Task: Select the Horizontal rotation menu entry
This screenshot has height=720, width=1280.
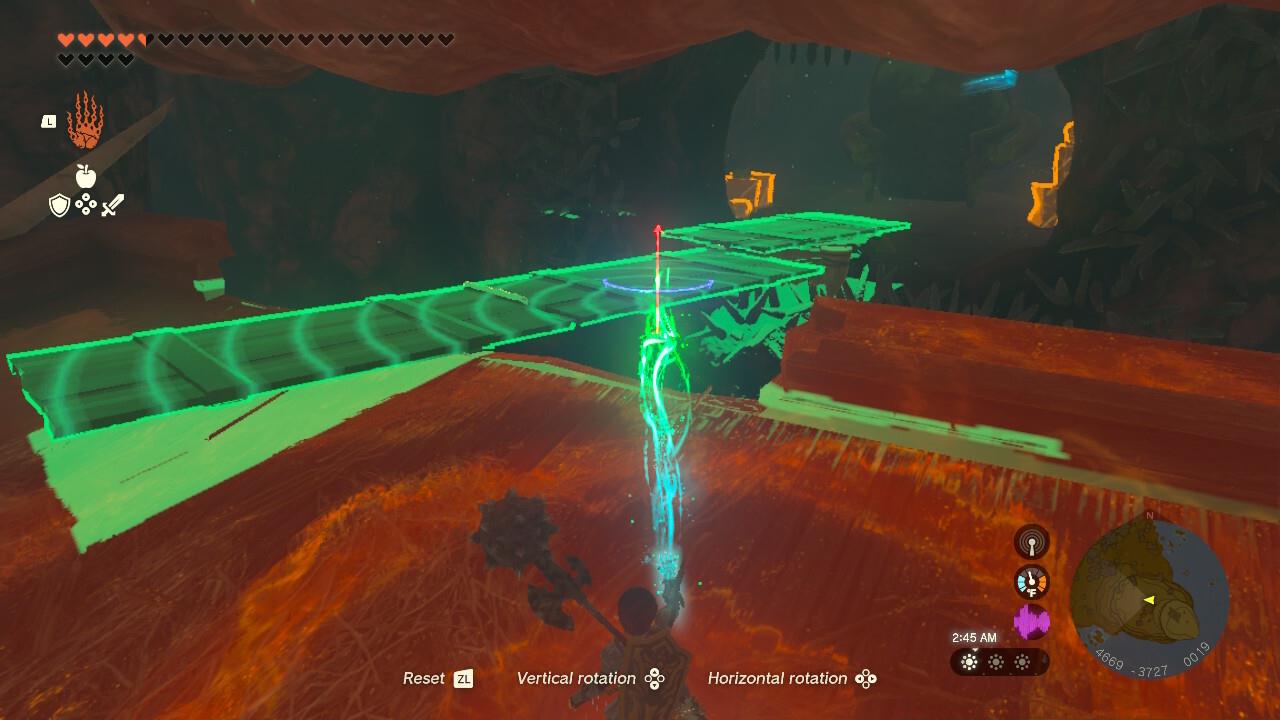Action: [782, 678]
